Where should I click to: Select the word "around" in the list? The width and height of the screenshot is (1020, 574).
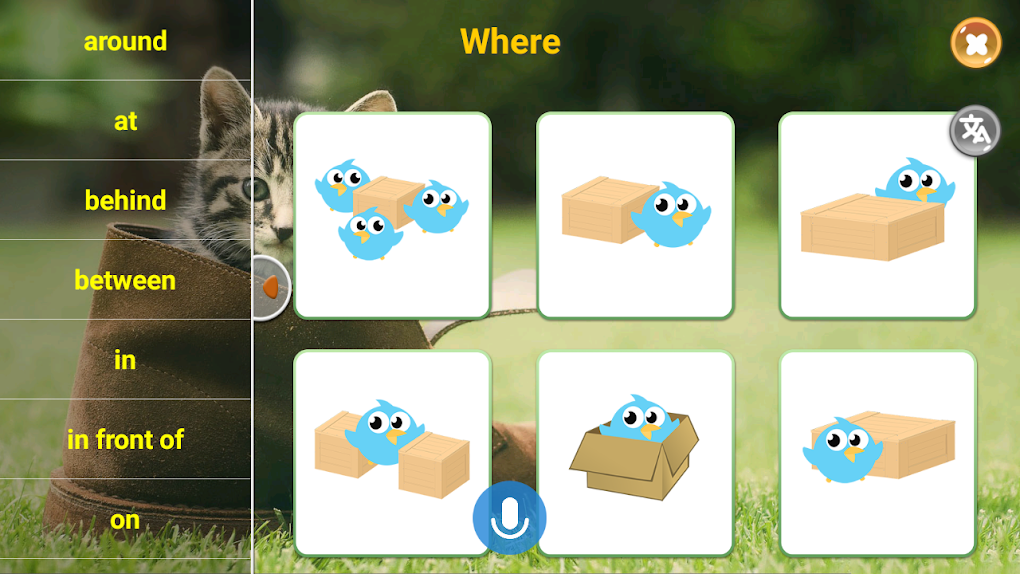tap(125, 41)
